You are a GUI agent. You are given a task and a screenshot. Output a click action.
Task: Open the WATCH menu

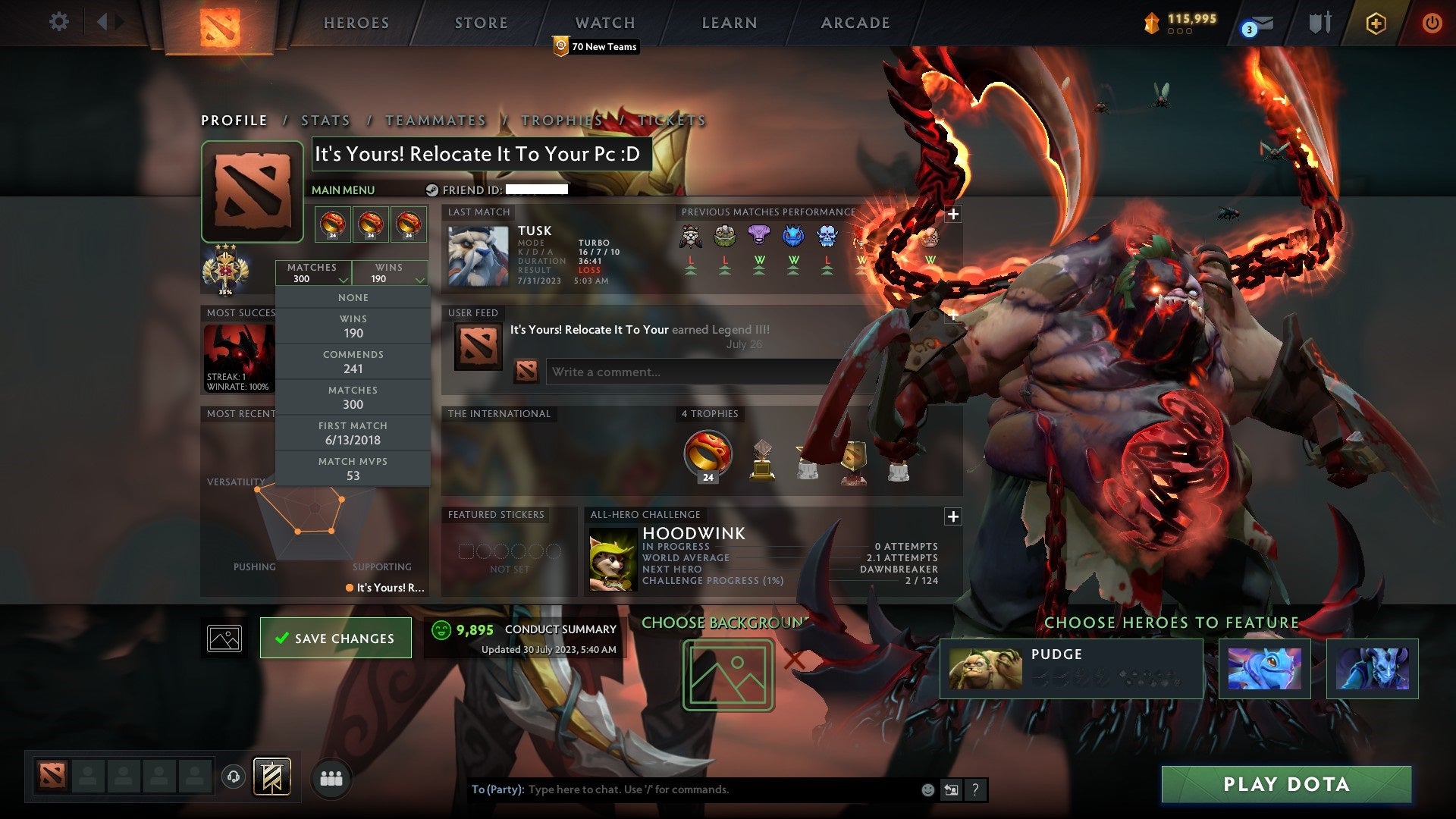coord(604,23)
